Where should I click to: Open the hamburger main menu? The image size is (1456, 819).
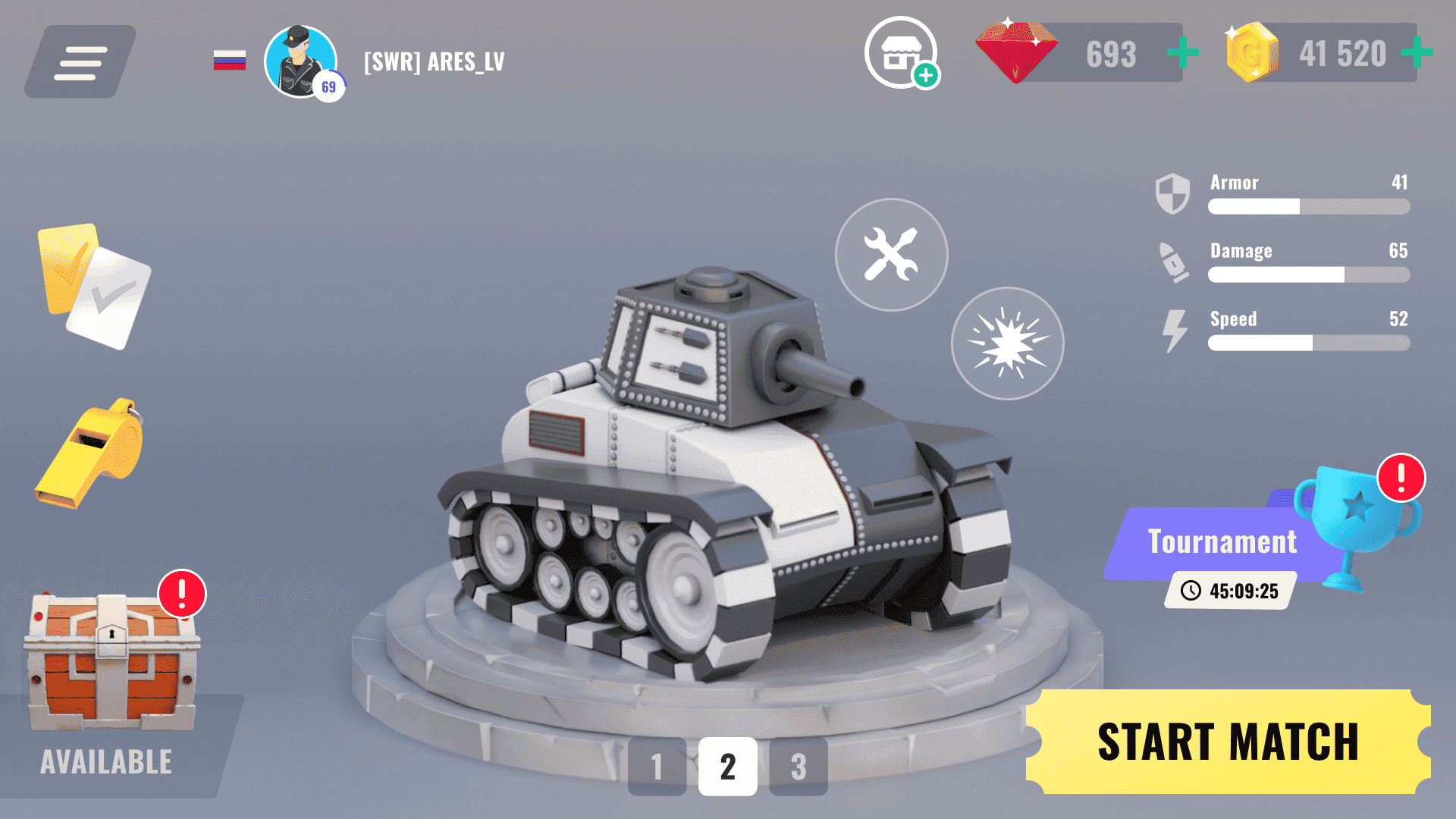(80, 62)
